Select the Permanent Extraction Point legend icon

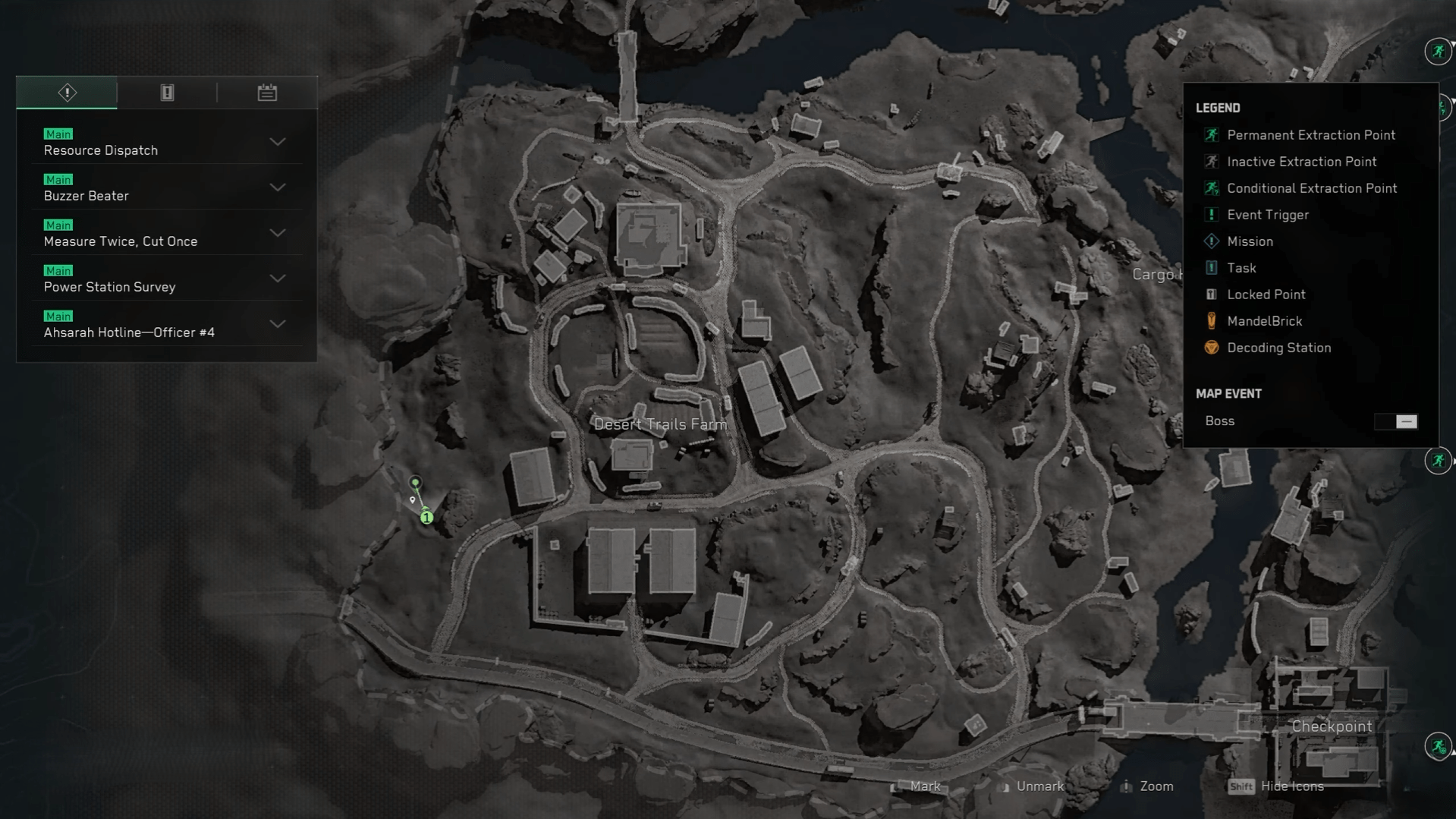click(1212, 135)
